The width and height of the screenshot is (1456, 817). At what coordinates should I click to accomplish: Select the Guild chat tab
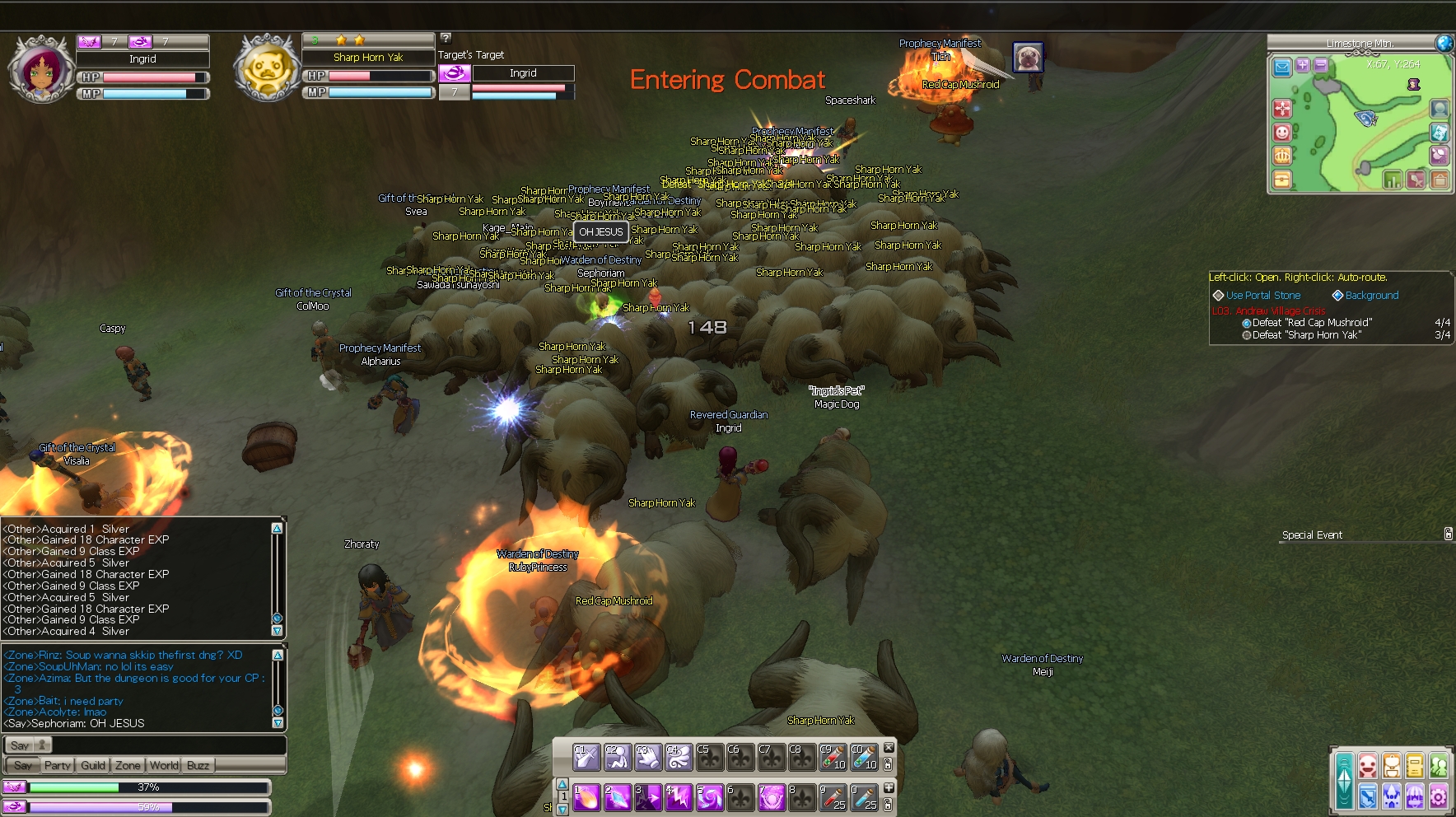point(93,765)
